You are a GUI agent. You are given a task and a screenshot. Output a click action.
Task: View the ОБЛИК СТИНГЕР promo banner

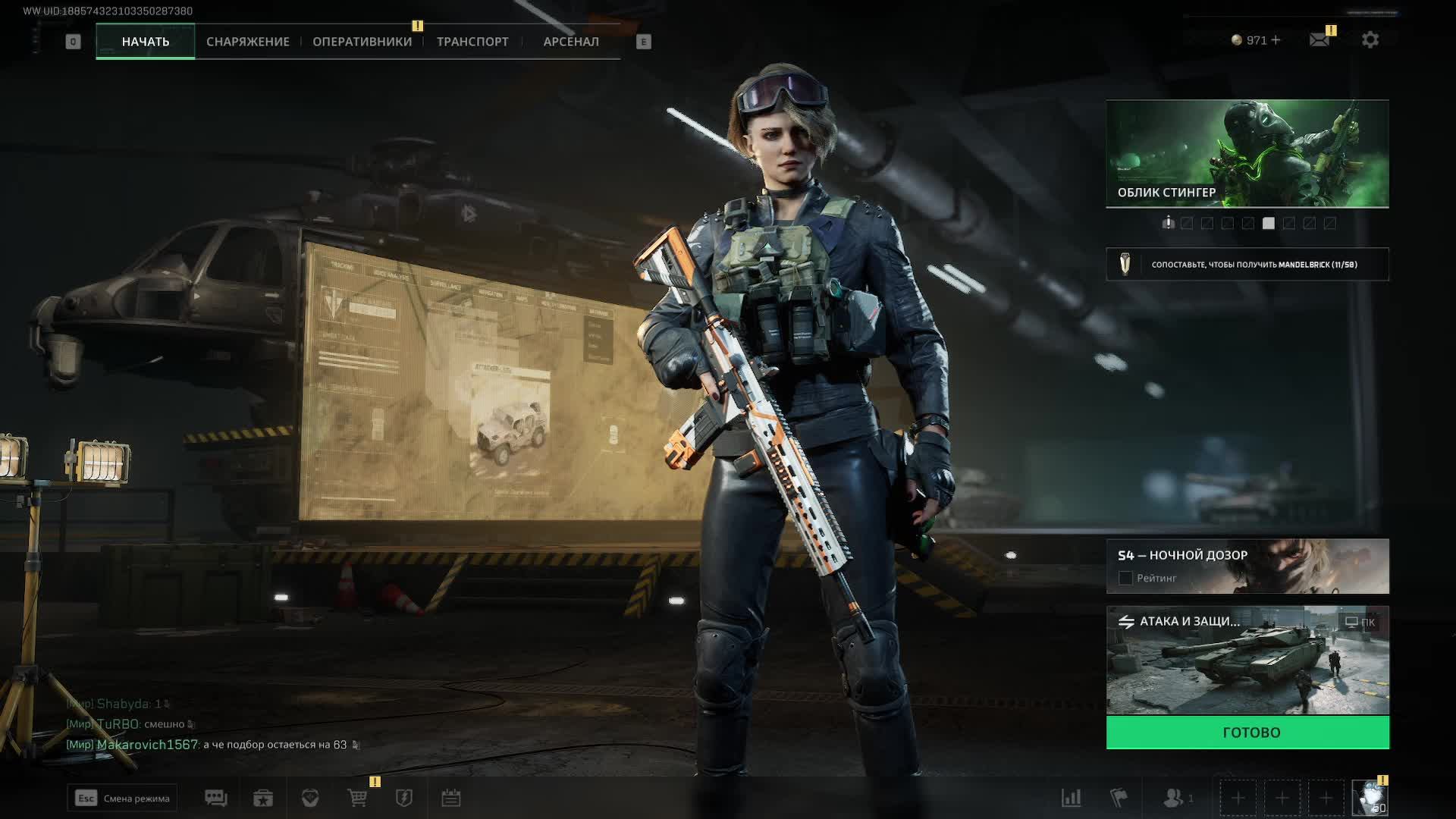click(x=1247, y=153)
